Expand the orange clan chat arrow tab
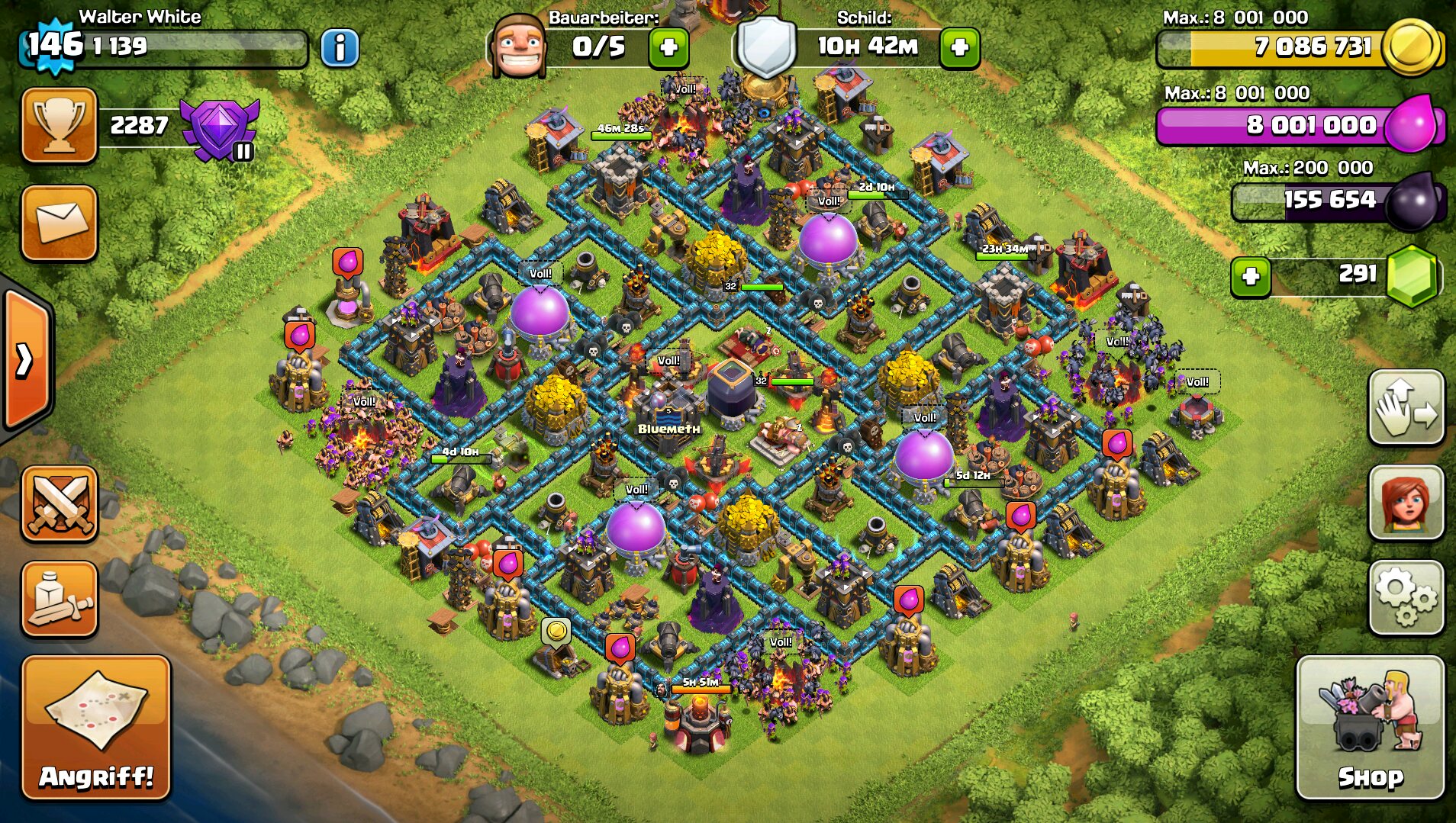The width and height of the screenshot is (1456, 823). 25,360
